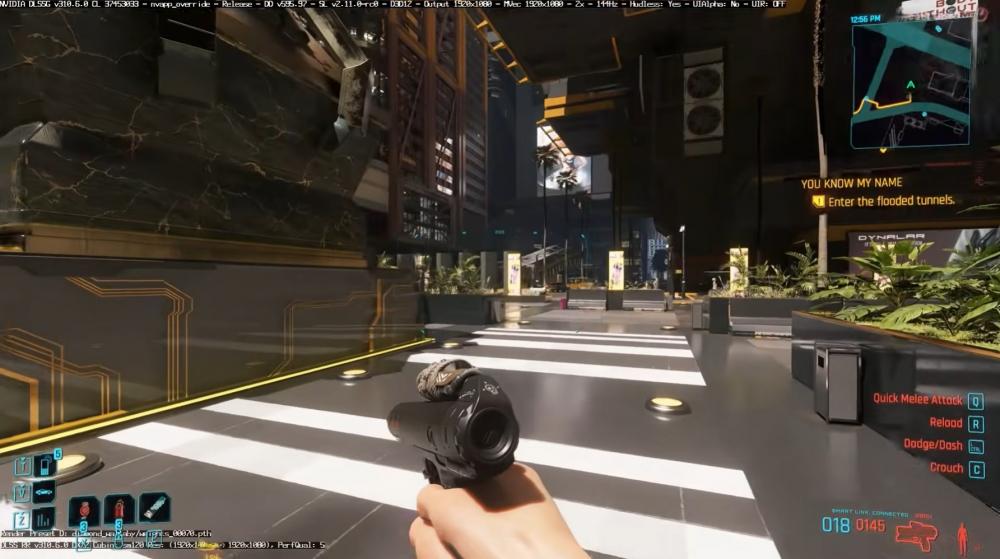This screenshot has width=1000, height=559.
Task: Use the red health inhaler slot
Action: coord(119,509)
